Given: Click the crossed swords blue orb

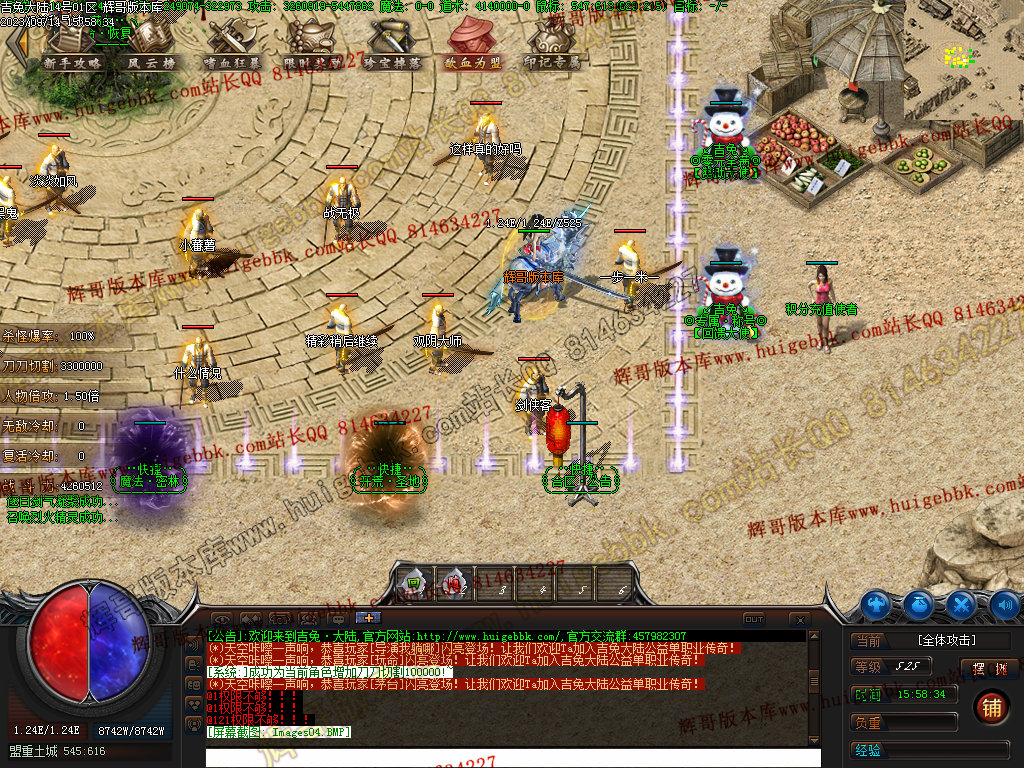Looking at the screenshot, I should point(961,604).
